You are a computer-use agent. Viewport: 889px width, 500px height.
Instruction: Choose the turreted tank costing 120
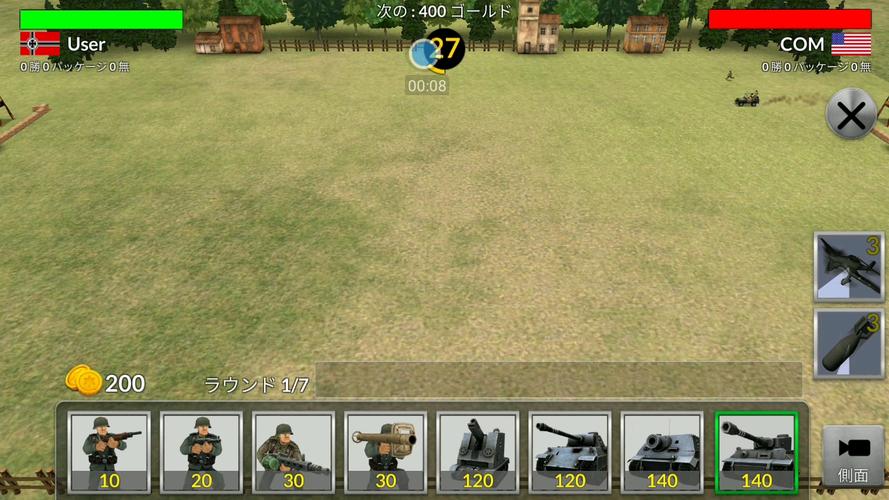(x=570, y=452)
